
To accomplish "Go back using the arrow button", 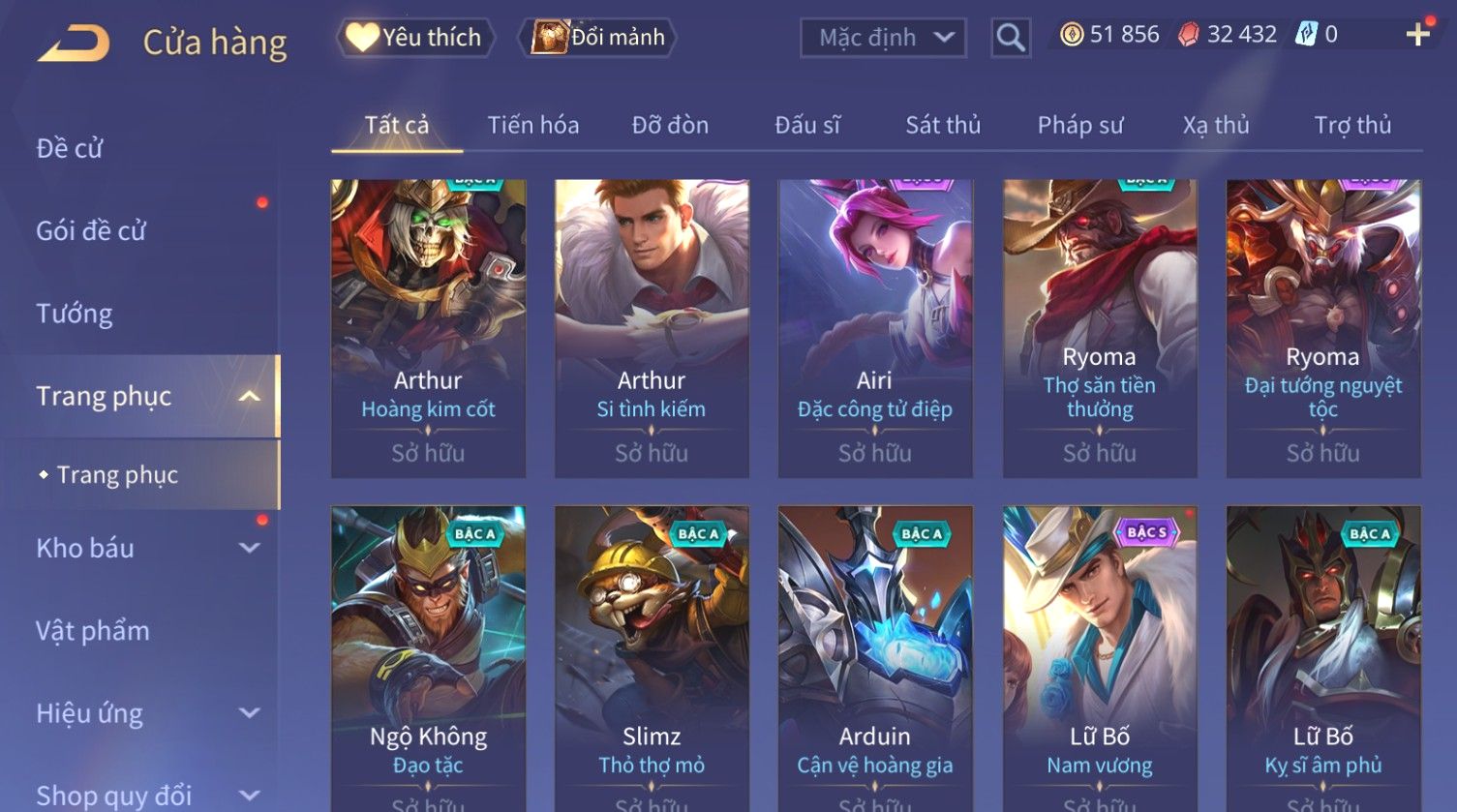I will coord(75,43).
